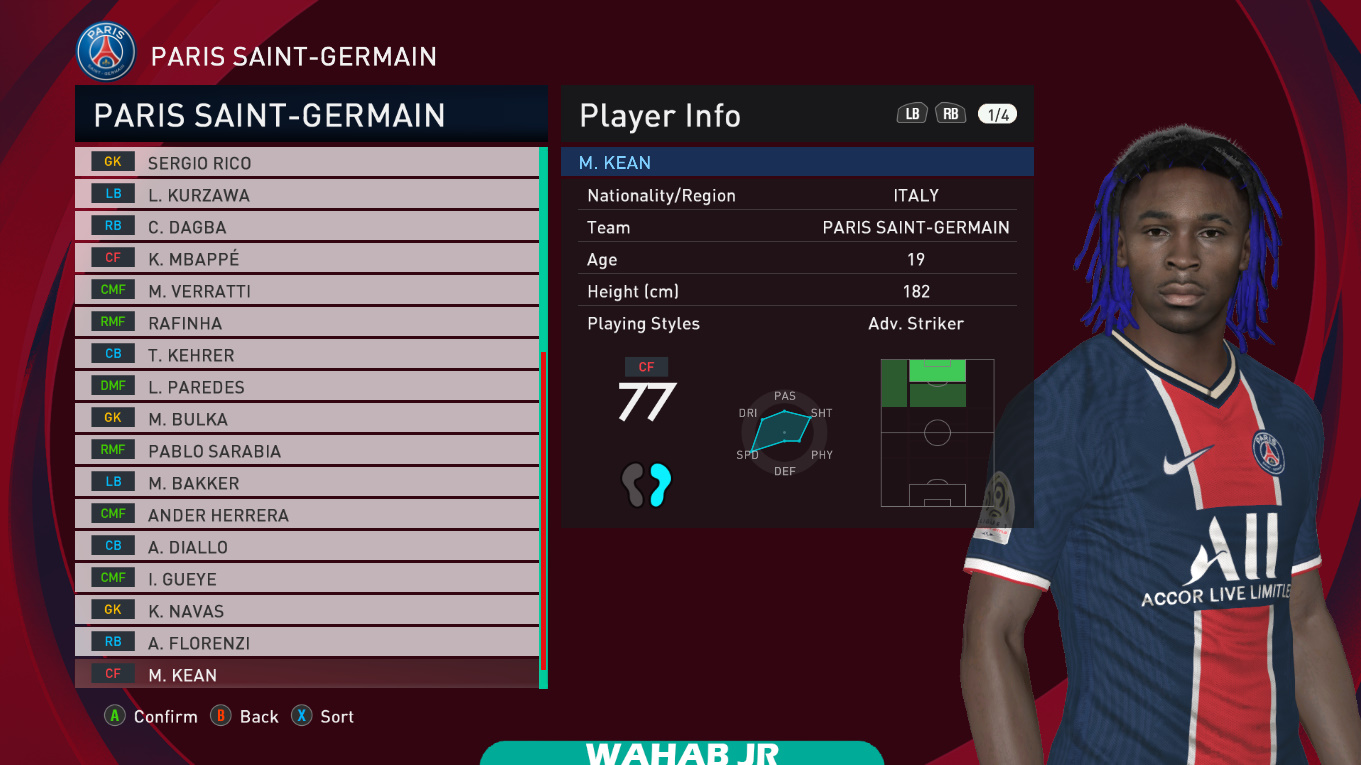Choose I. Gueye from the list
The image size is (1361, 765).
(x=306, y=579)
